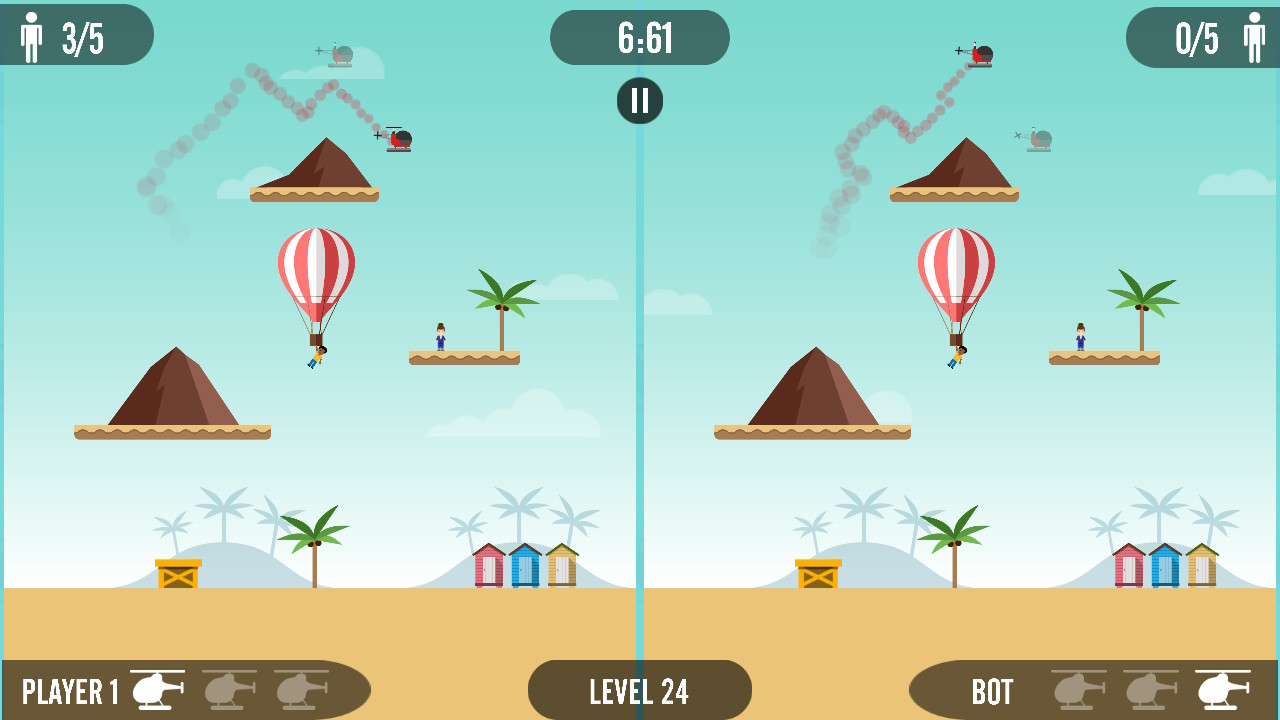Pause the game with the pause button

coord(639,100)
